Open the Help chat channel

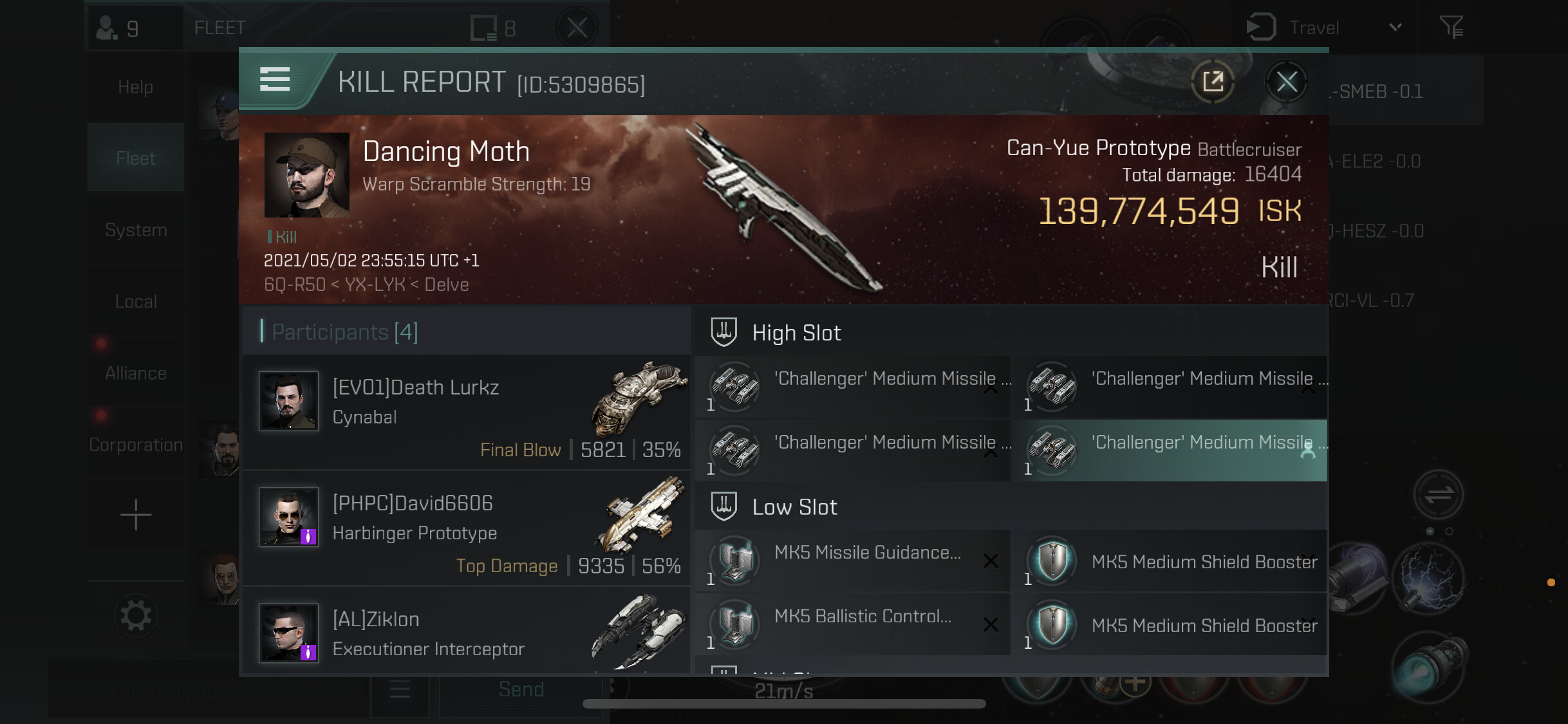point(136,87)
